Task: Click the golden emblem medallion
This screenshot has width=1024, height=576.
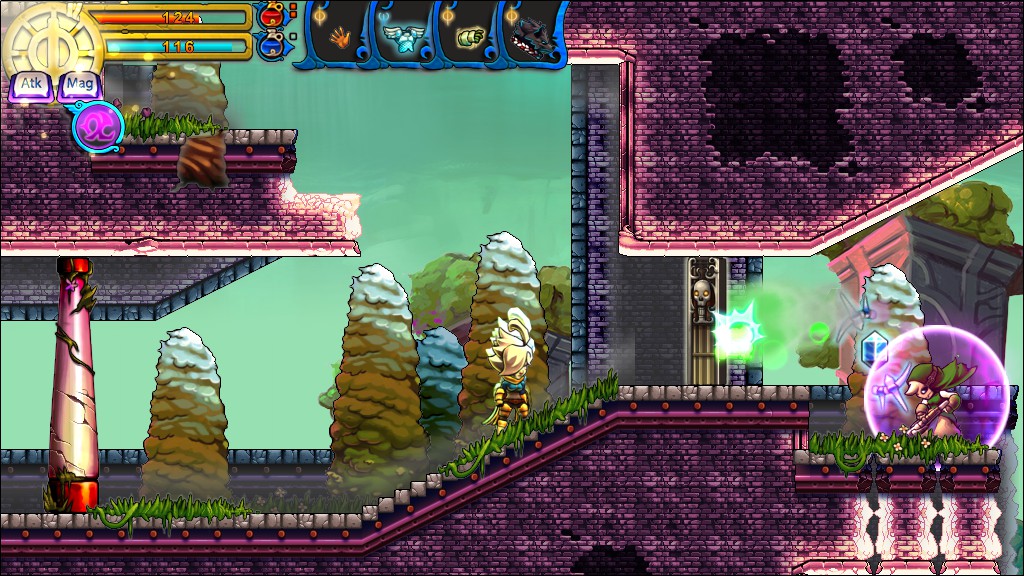Action: [52, 42]
